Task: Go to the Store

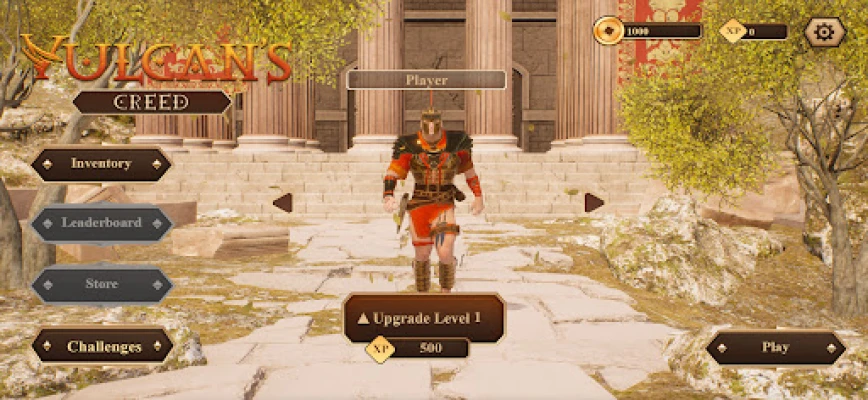Action: pyautogui.click(x=101, y=284)
